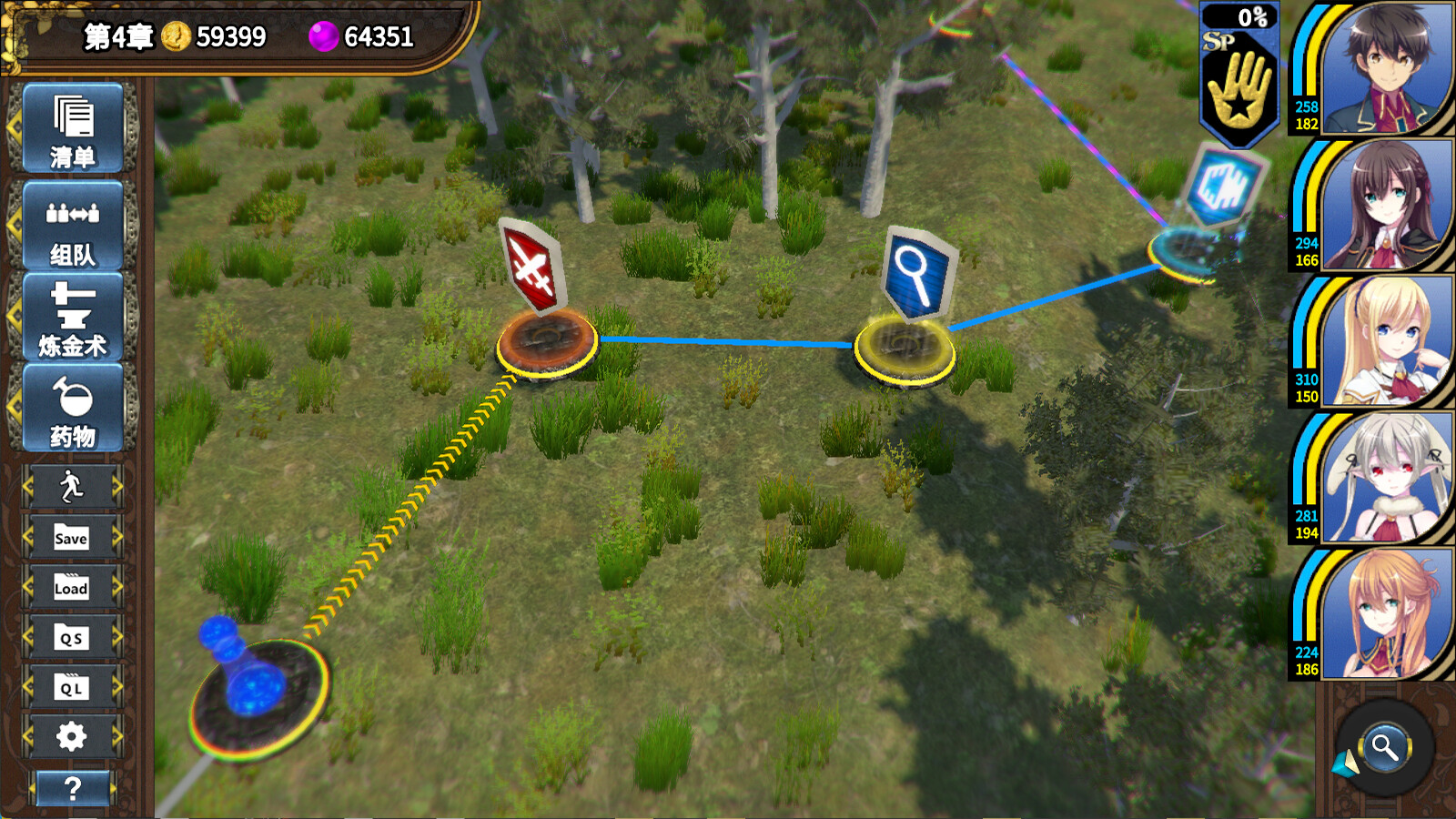Open the 组队 party formation menu
Viewport: 1456px width, 819px height.
pyautogui.click(x=73, y=226)
